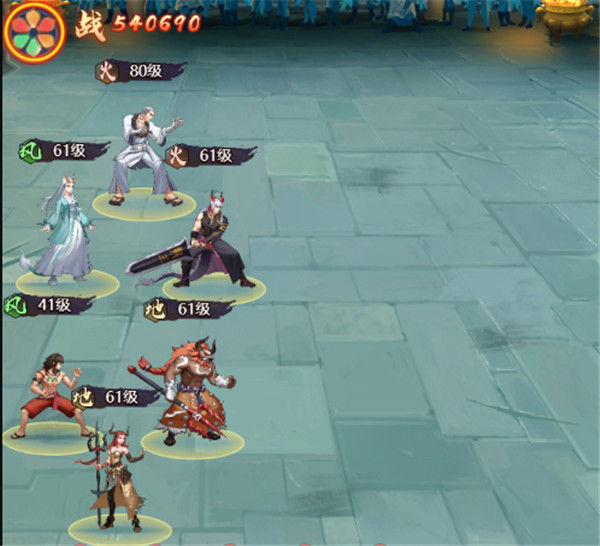Open the five-element color wheel icon
This screenshot has height=546, width=600.
34,29
